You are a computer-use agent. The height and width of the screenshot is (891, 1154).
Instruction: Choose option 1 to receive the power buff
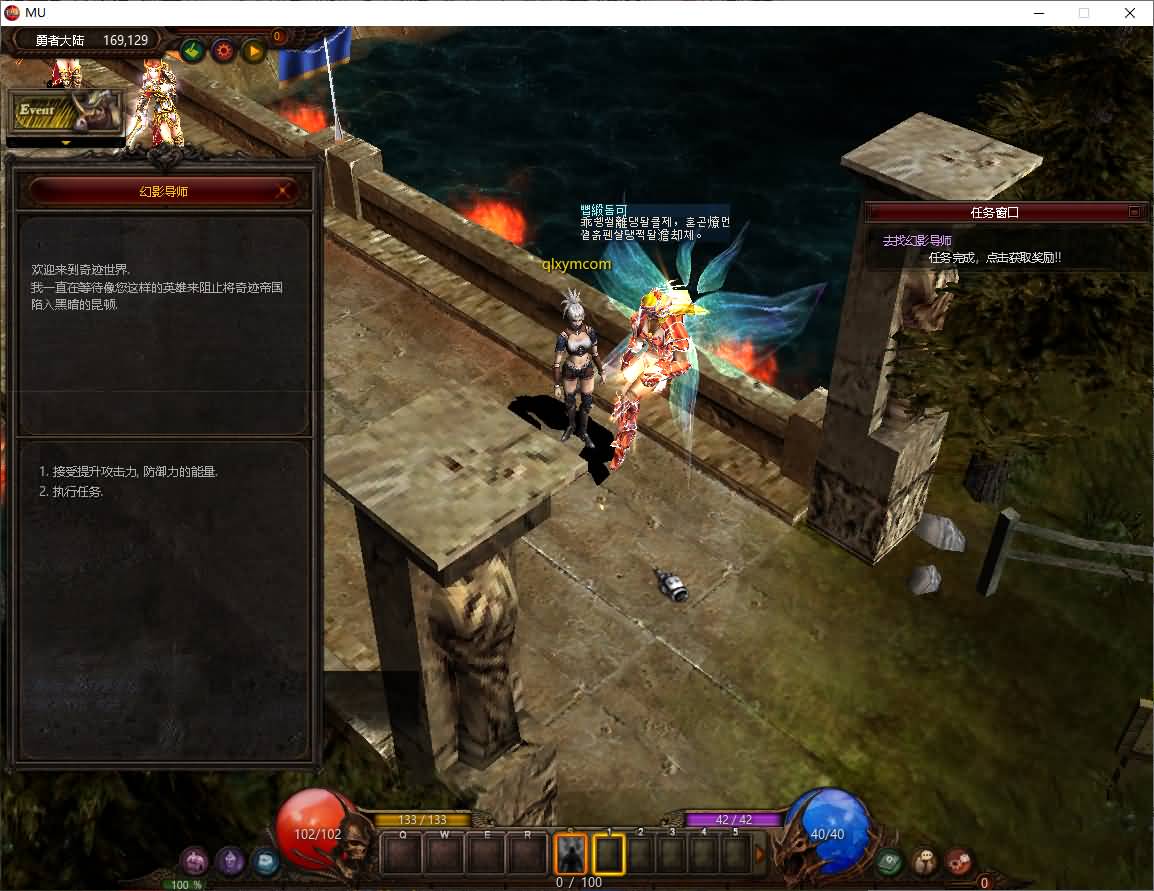tap(128, 471)
